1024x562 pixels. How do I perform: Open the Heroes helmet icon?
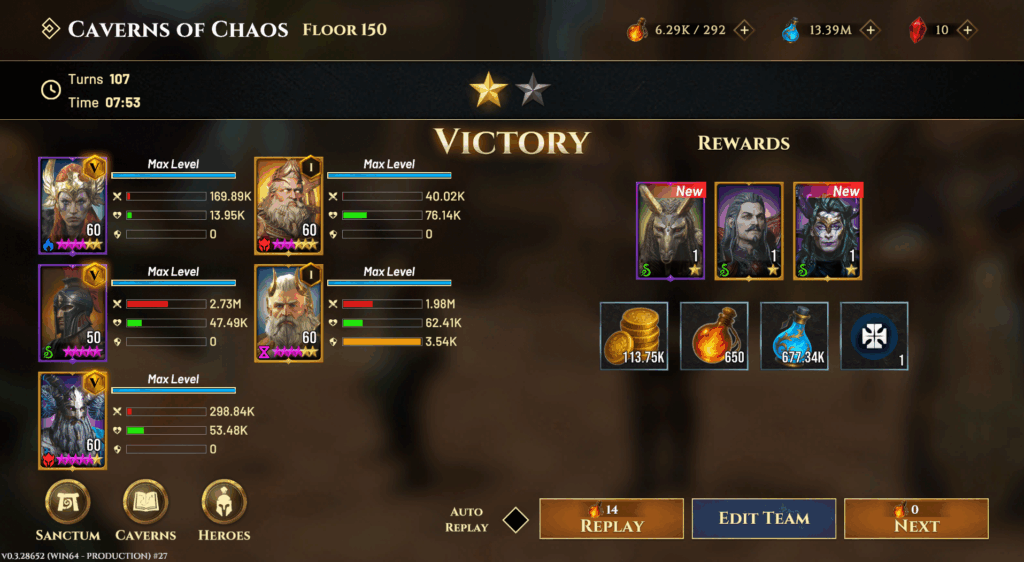coord(224,503)
